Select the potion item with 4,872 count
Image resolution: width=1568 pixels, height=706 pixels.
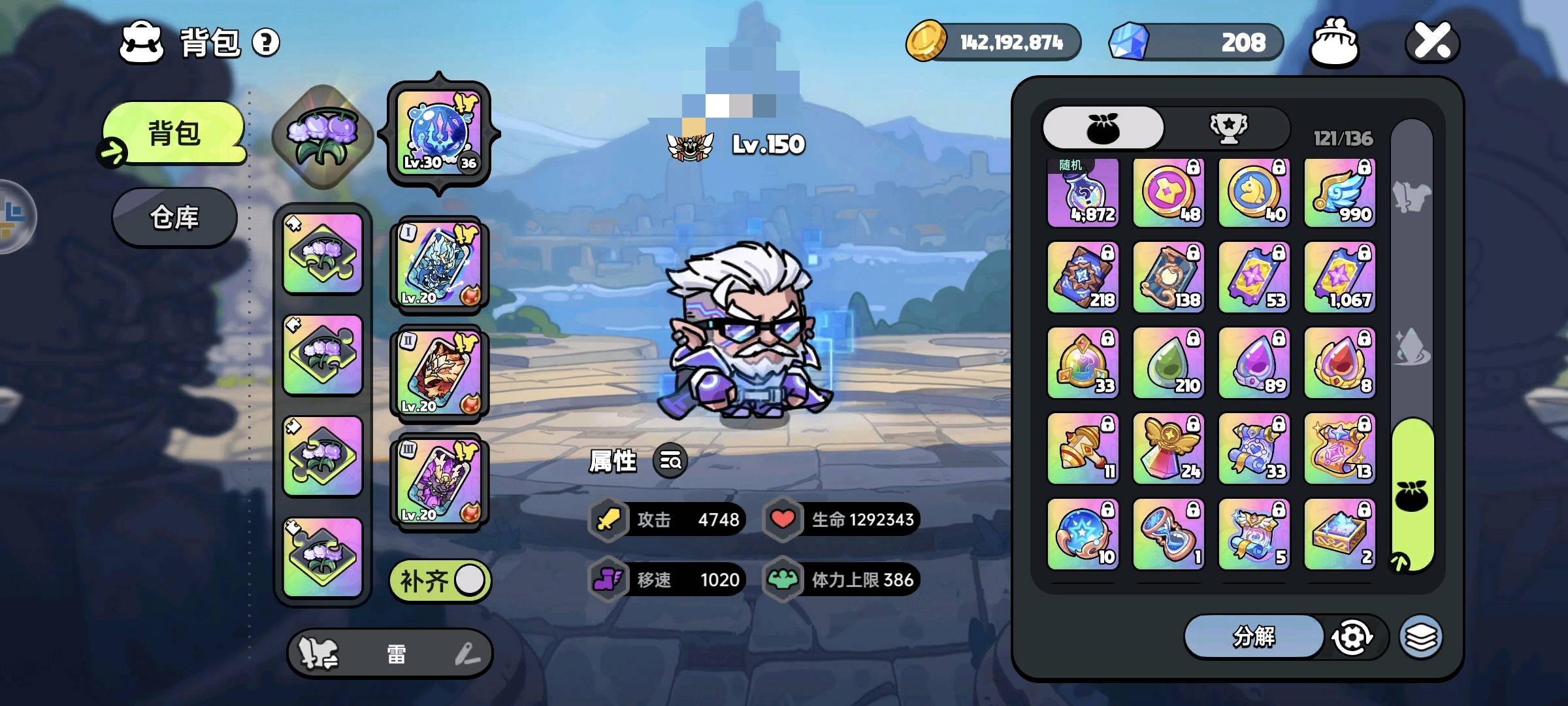[x=1083, y=193]
